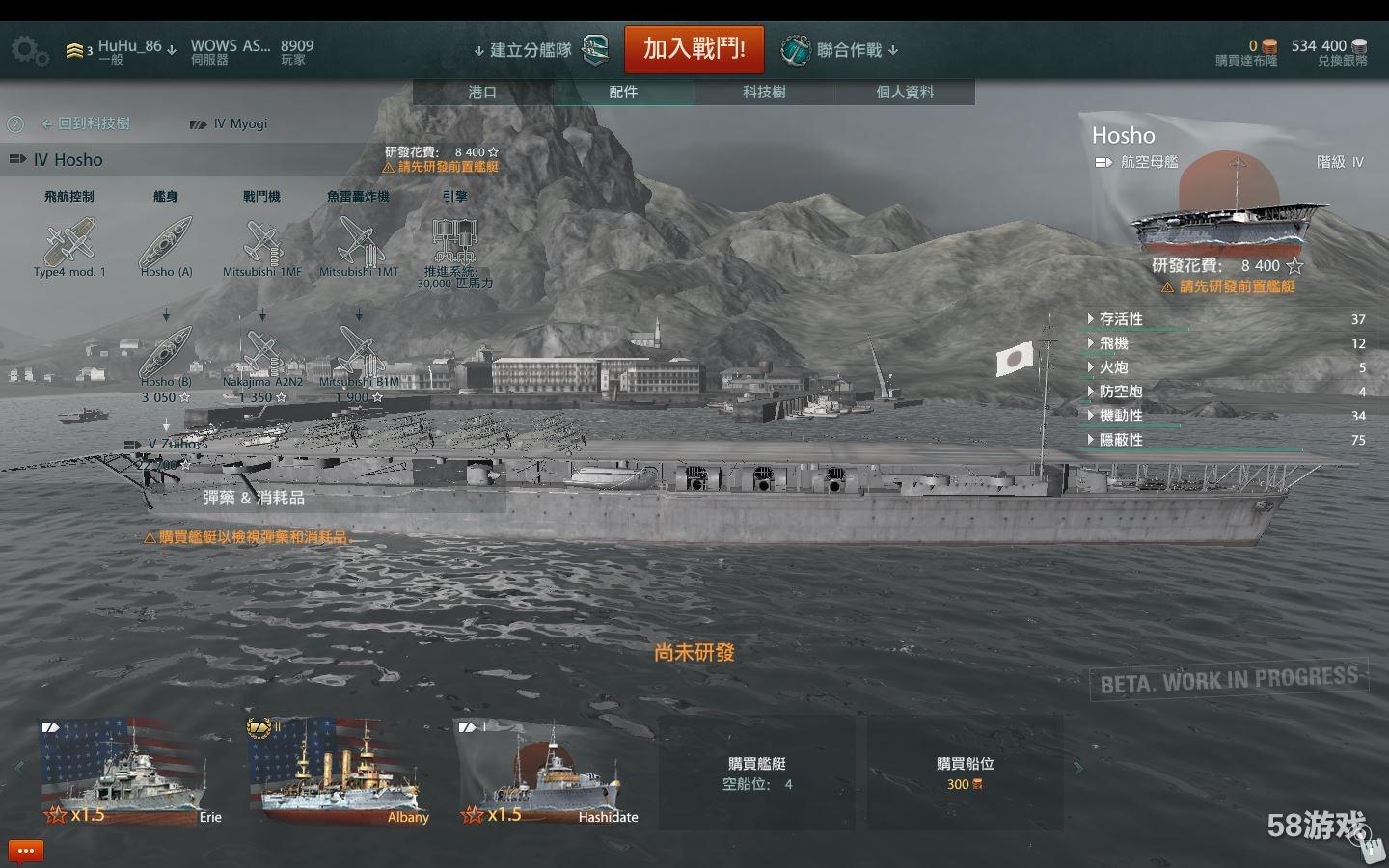Screen dimensions: 1389x868
Task: Click the 購買船位 buy slot tile
Action: click(x=965, y=773)
